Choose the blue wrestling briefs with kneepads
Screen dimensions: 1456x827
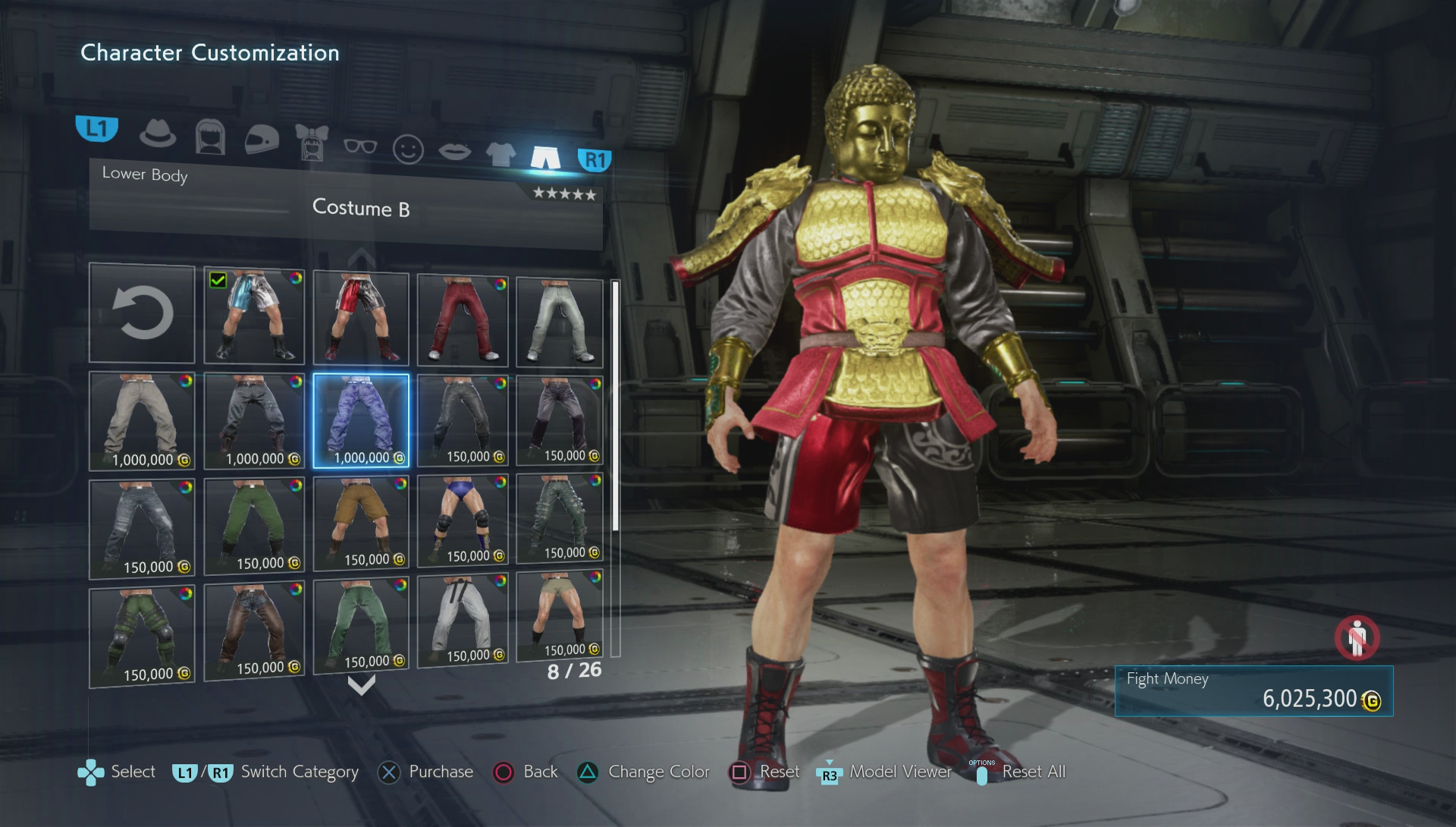coord(463,520)
